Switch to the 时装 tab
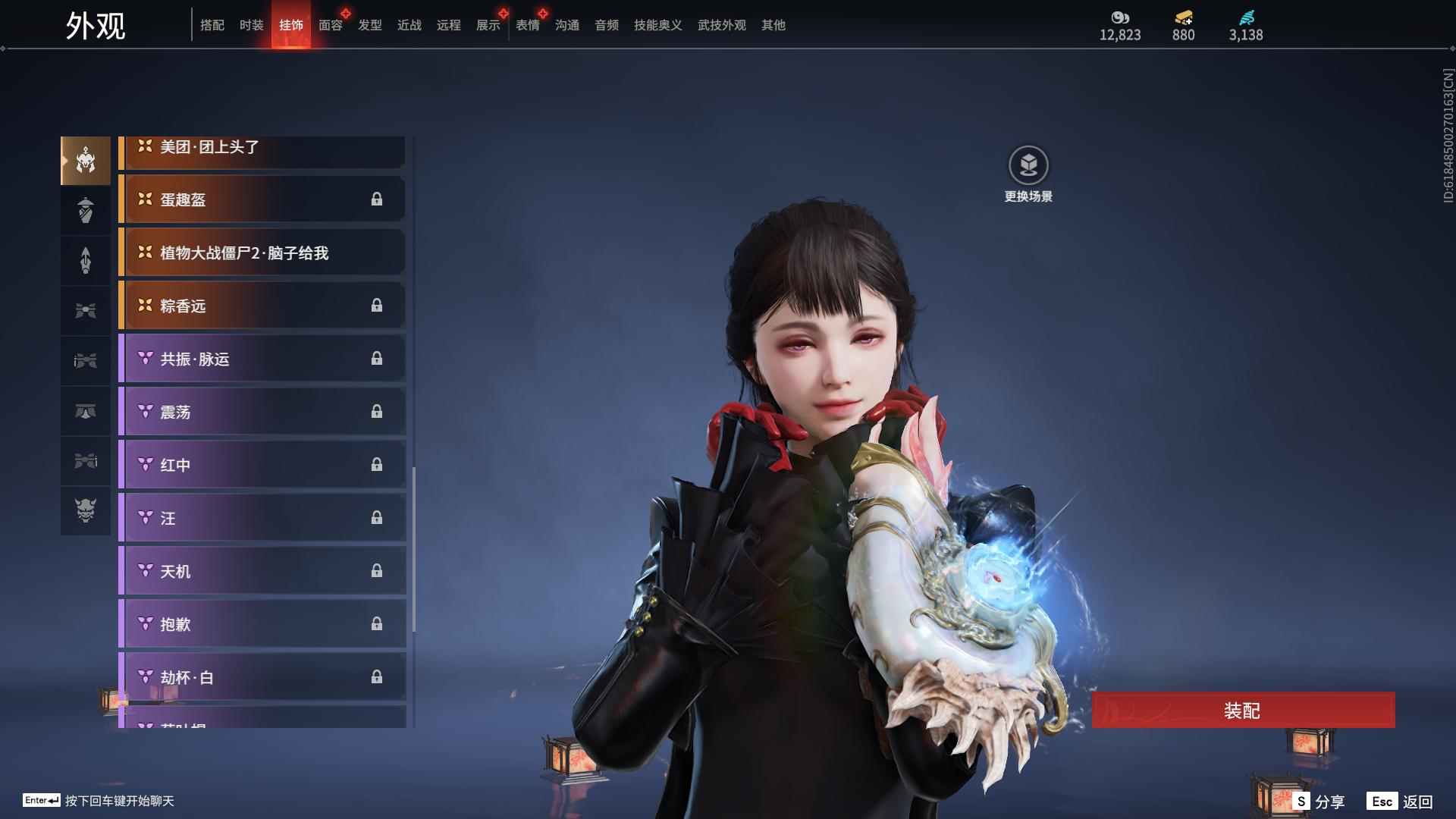Viewport: 1456px width, 819px height. 251,24
